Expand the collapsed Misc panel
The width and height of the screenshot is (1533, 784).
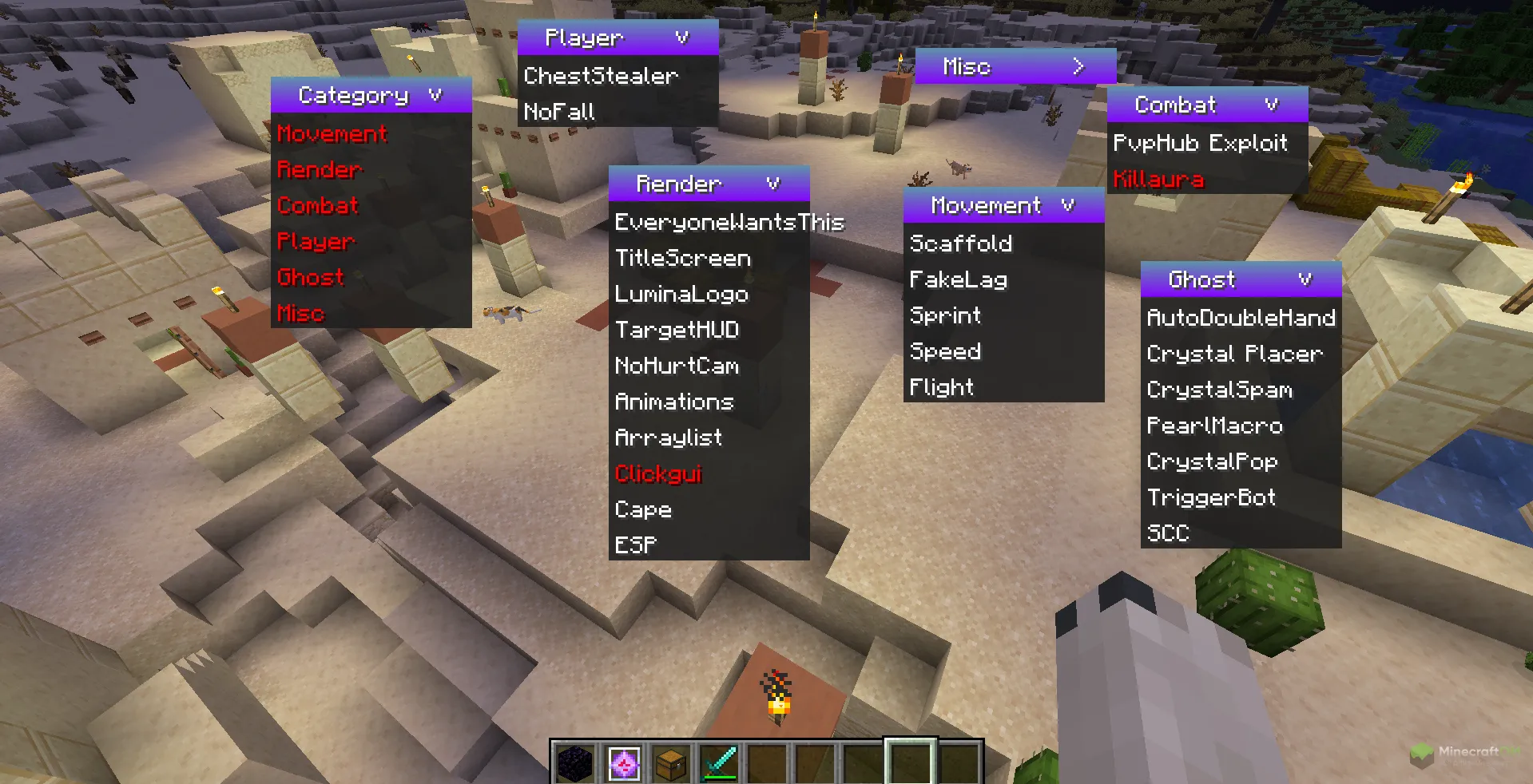coord(1078,66)
